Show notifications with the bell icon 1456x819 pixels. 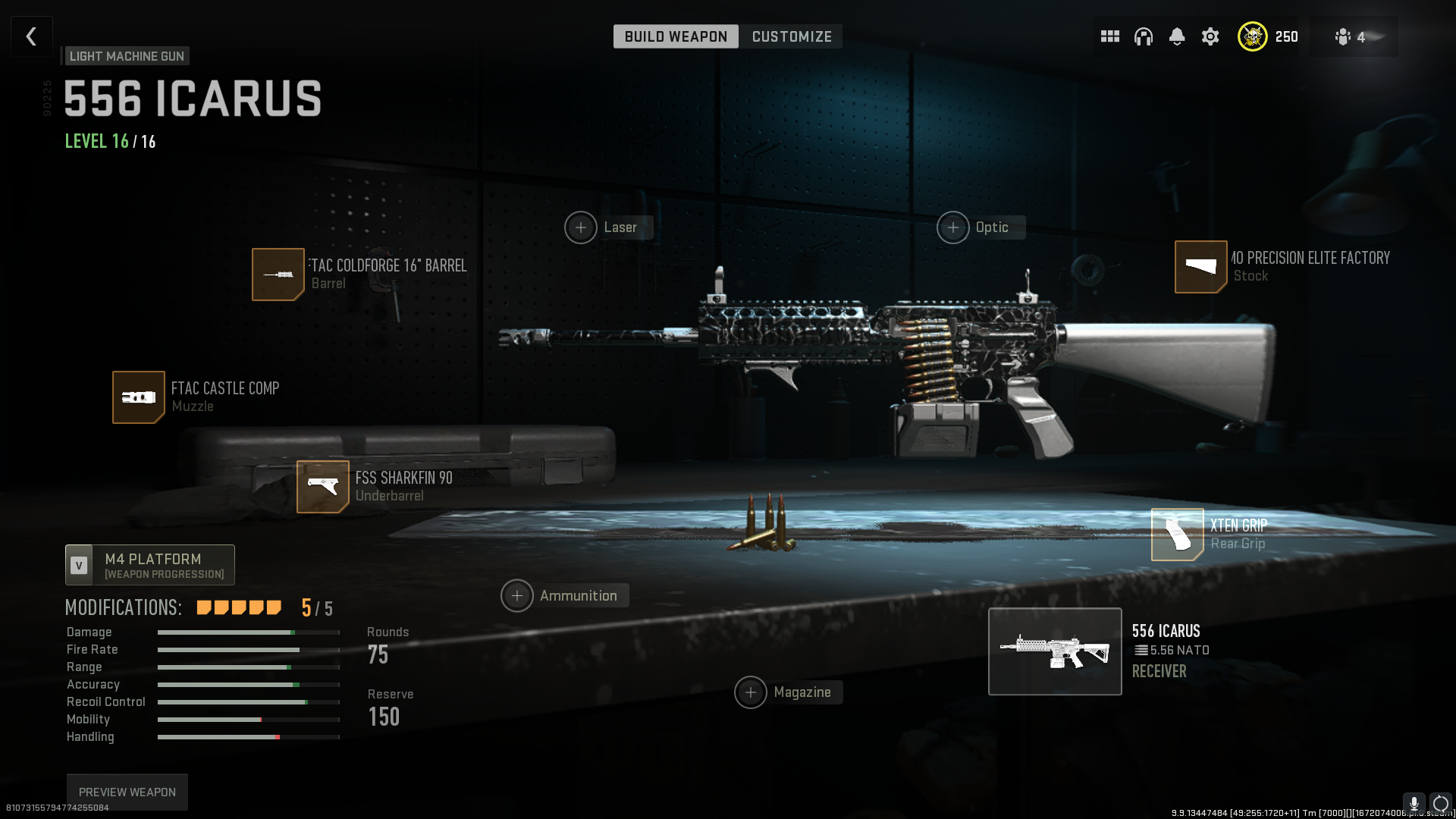pos(1177,36)
